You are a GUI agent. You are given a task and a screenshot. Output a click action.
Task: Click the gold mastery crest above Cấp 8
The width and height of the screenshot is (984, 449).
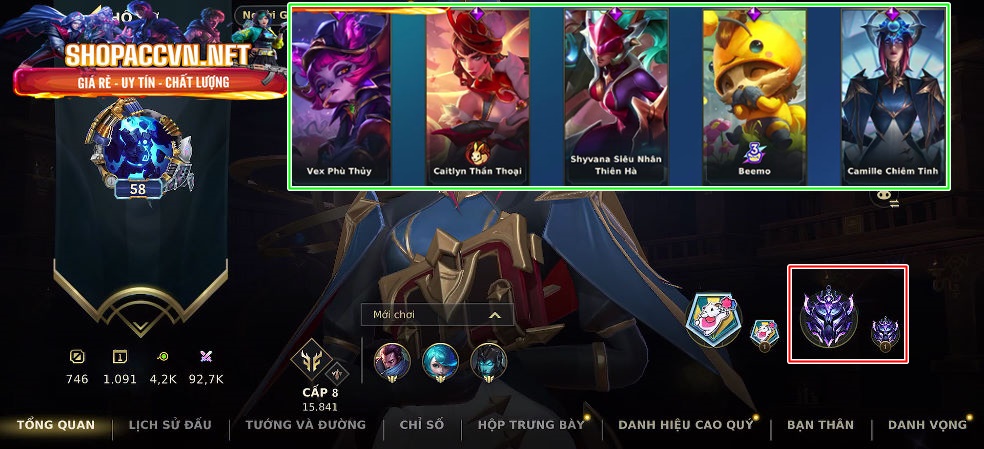coord(311,361)
